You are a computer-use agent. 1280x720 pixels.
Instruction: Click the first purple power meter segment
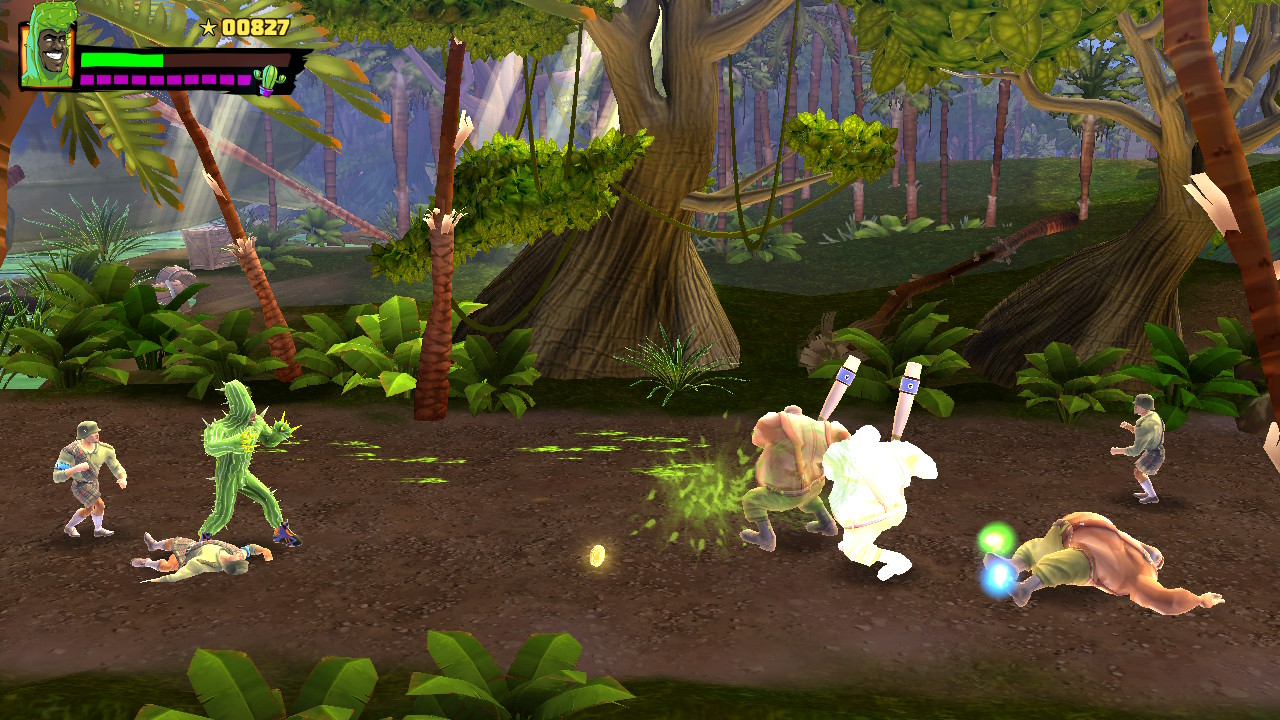87,79
